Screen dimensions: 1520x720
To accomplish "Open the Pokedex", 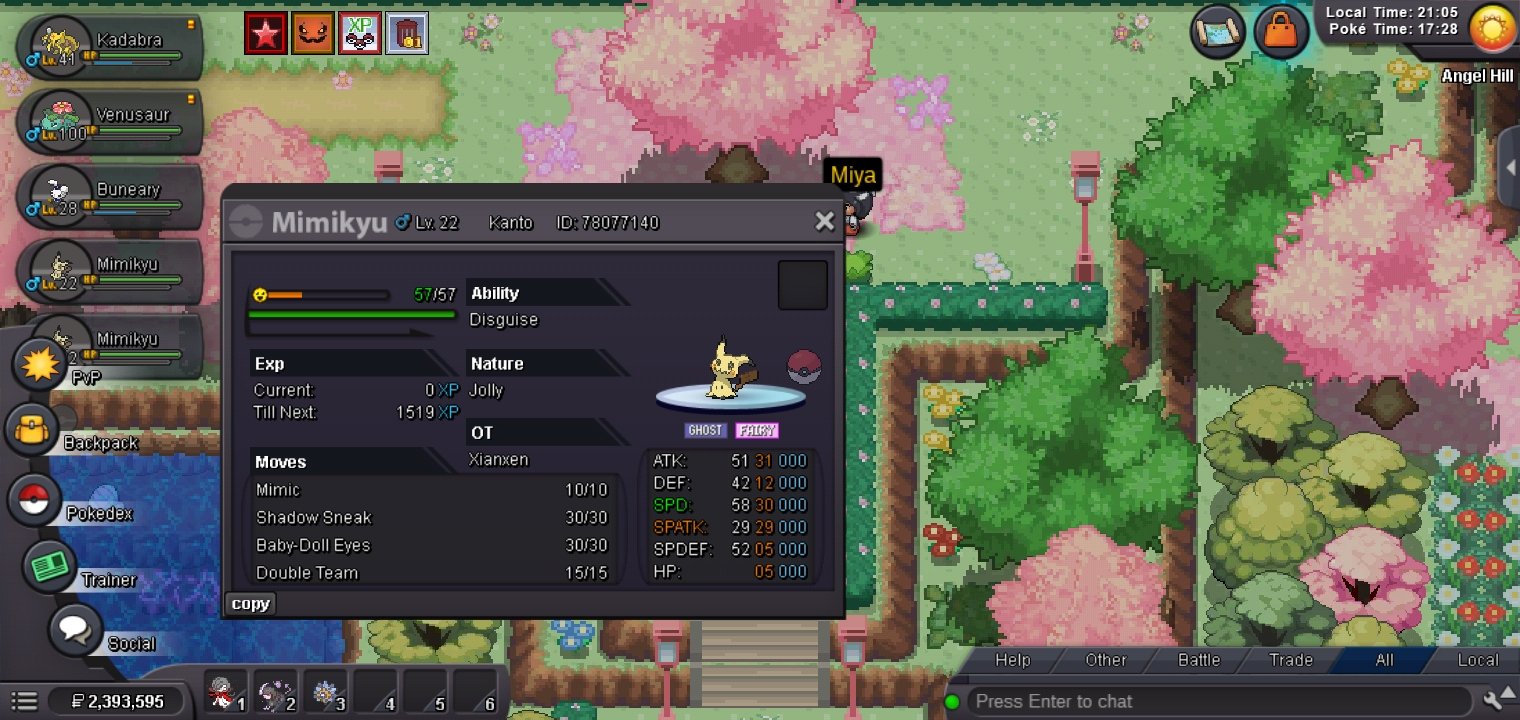I will [x=35, y=500].
